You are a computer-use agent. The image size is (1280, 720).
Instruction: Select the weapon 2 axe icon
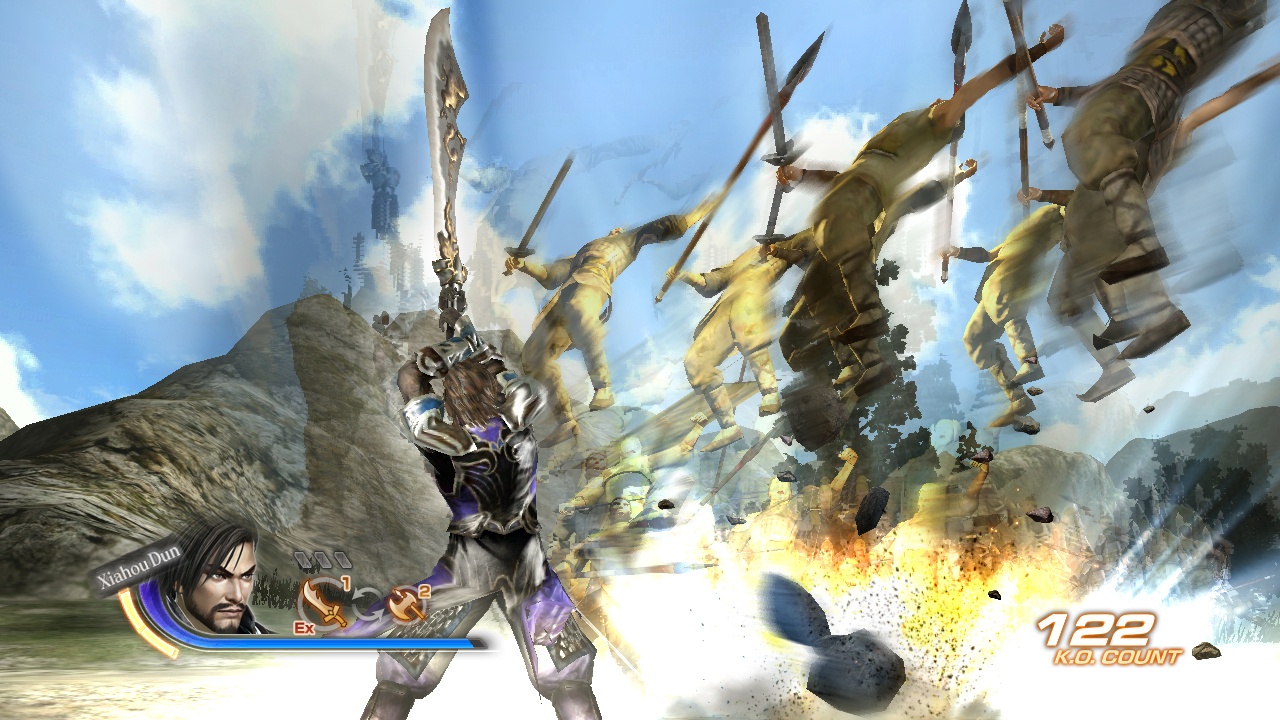pos(404,602)
